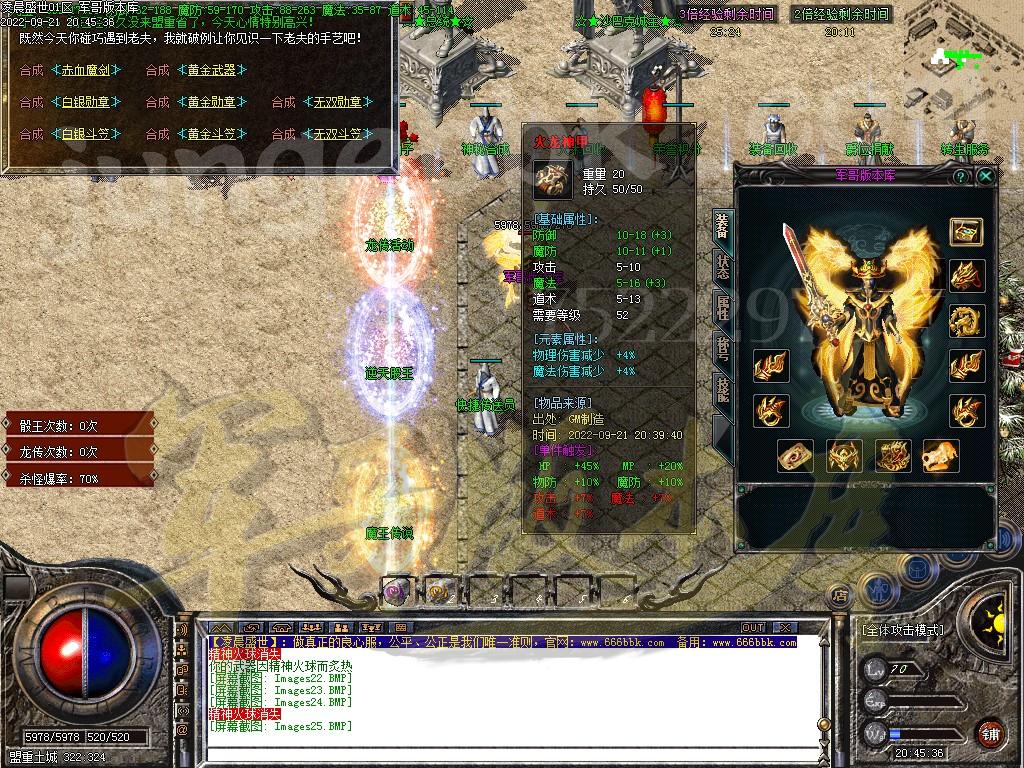Open the help question-mark on character panel
The height and width of the screenshot is (768, 1024).
point(961,176)
